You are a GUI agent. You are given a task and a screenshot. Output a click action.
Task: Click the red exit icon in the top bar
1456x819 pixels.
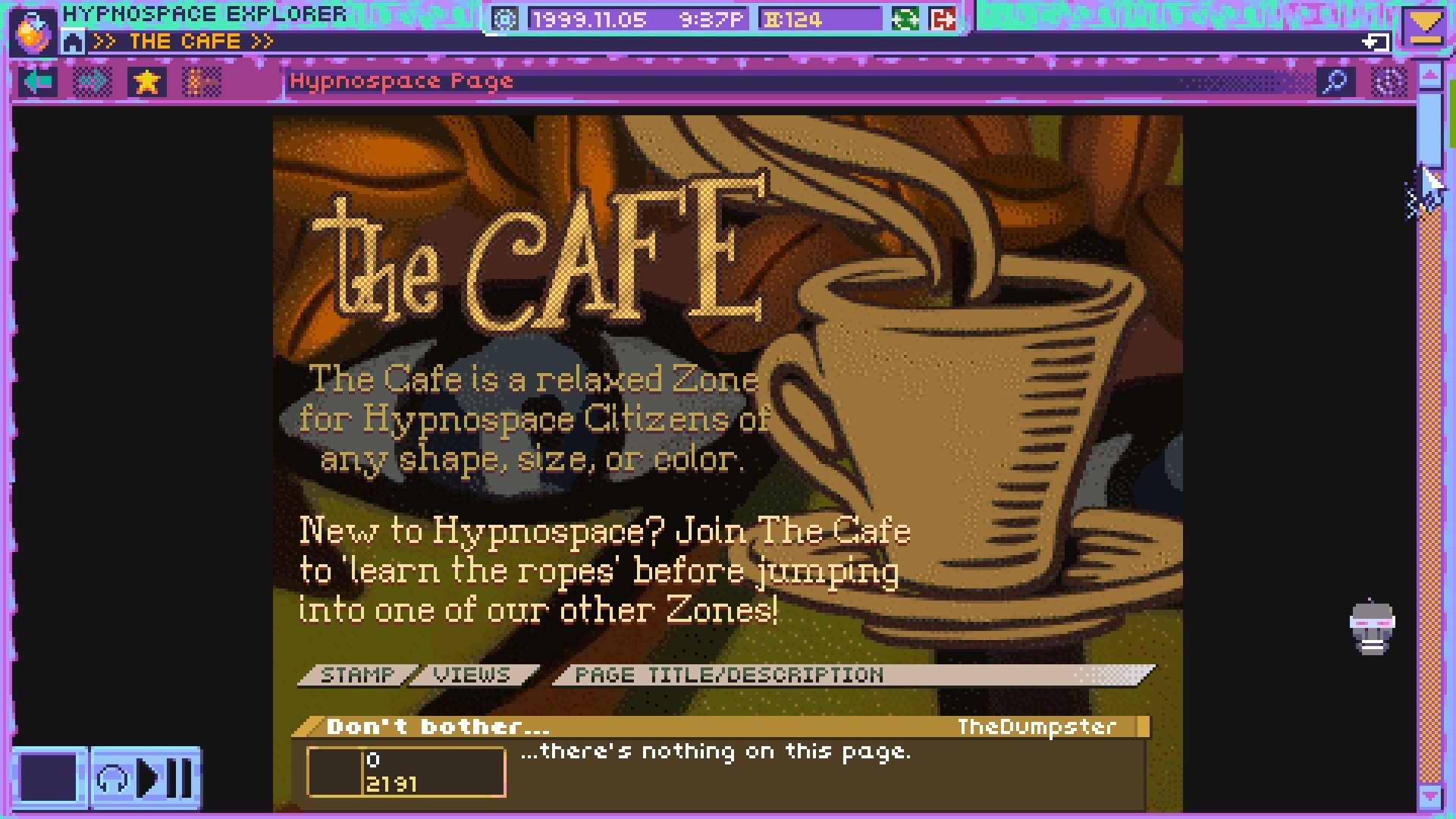(940, 17)
